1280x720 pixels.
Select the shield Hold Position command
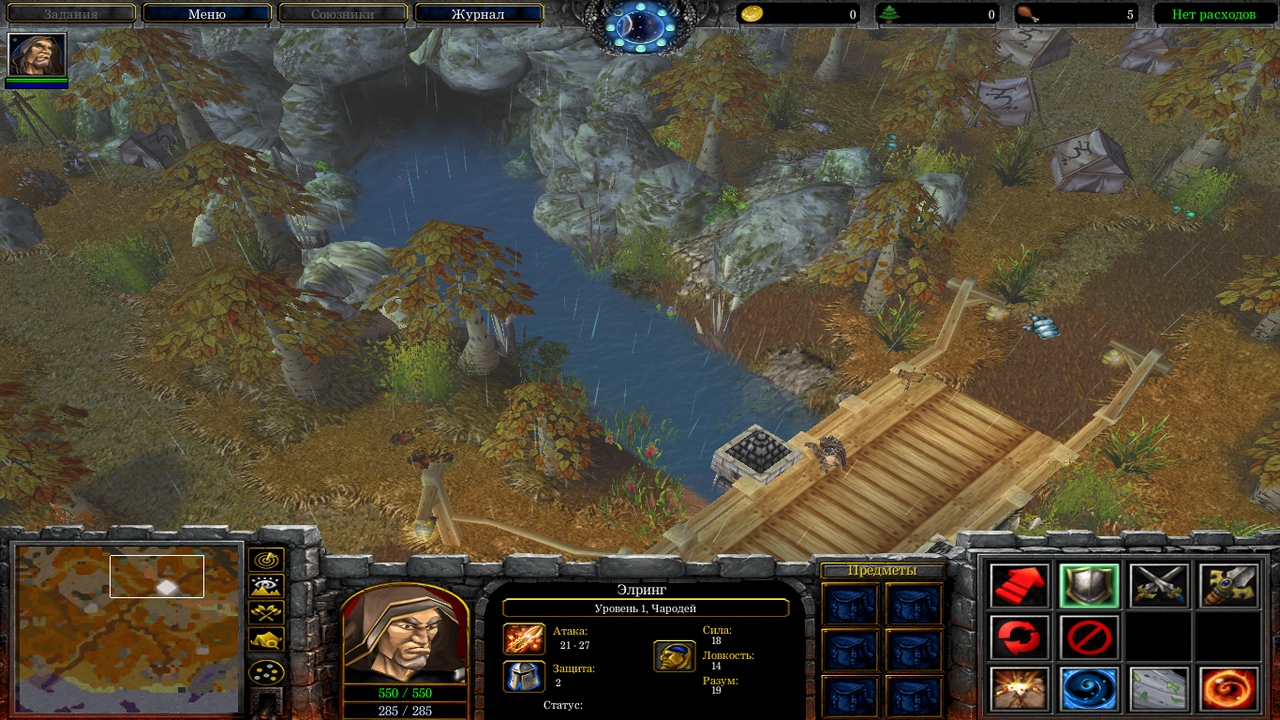point(1089,586)
